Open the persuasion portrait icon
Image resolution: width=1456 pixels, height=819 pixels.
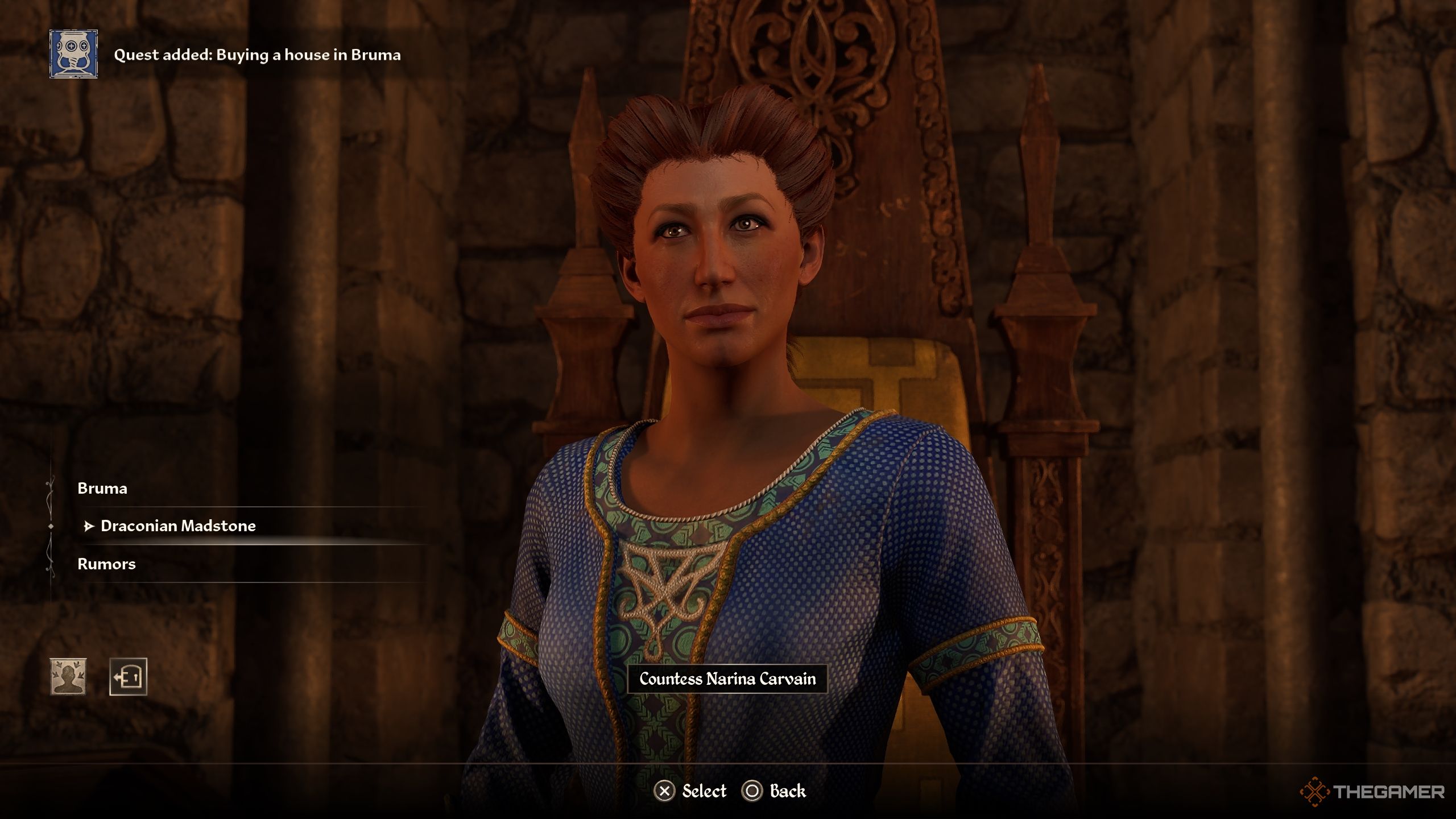(x=68, y=677)
